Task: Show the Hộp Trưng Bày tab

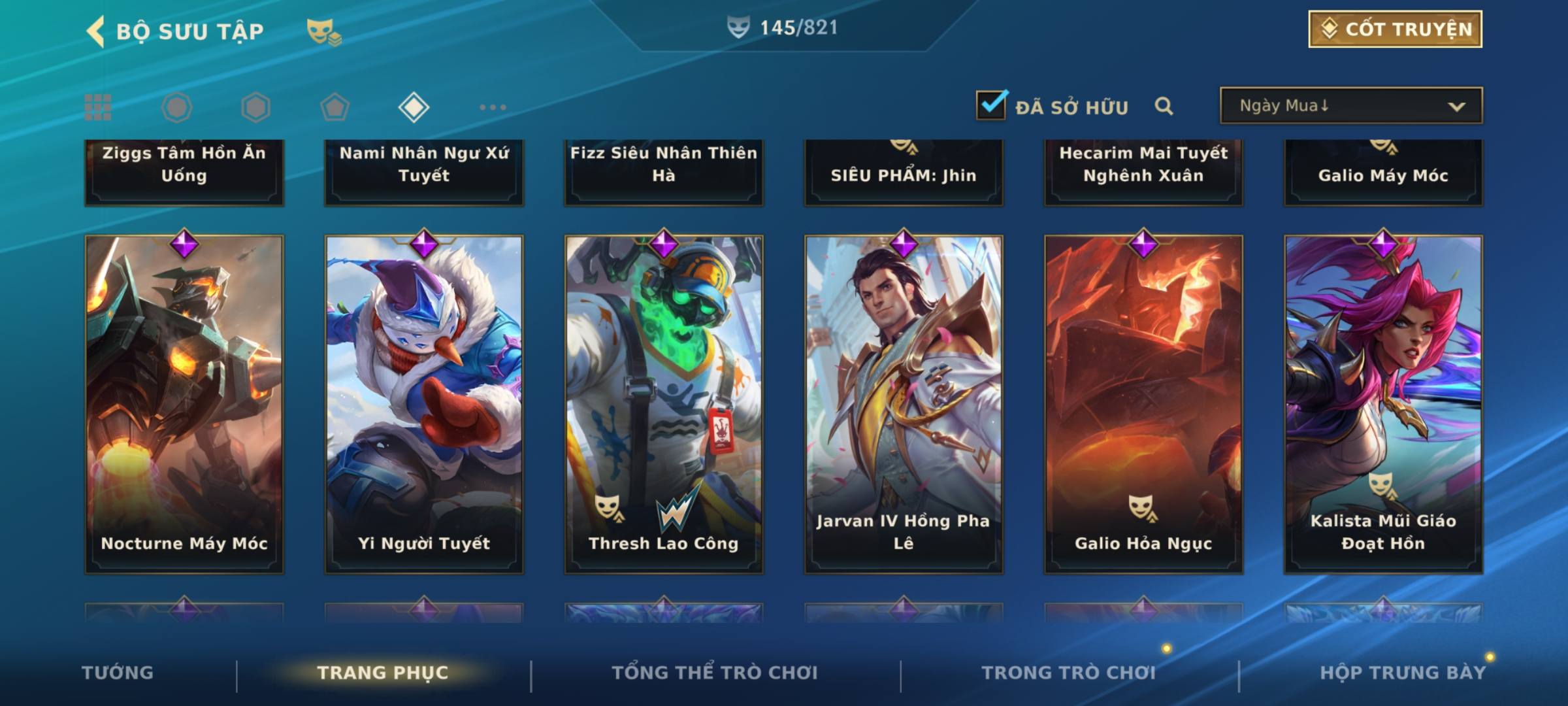Action: [x=1403, y=673]
